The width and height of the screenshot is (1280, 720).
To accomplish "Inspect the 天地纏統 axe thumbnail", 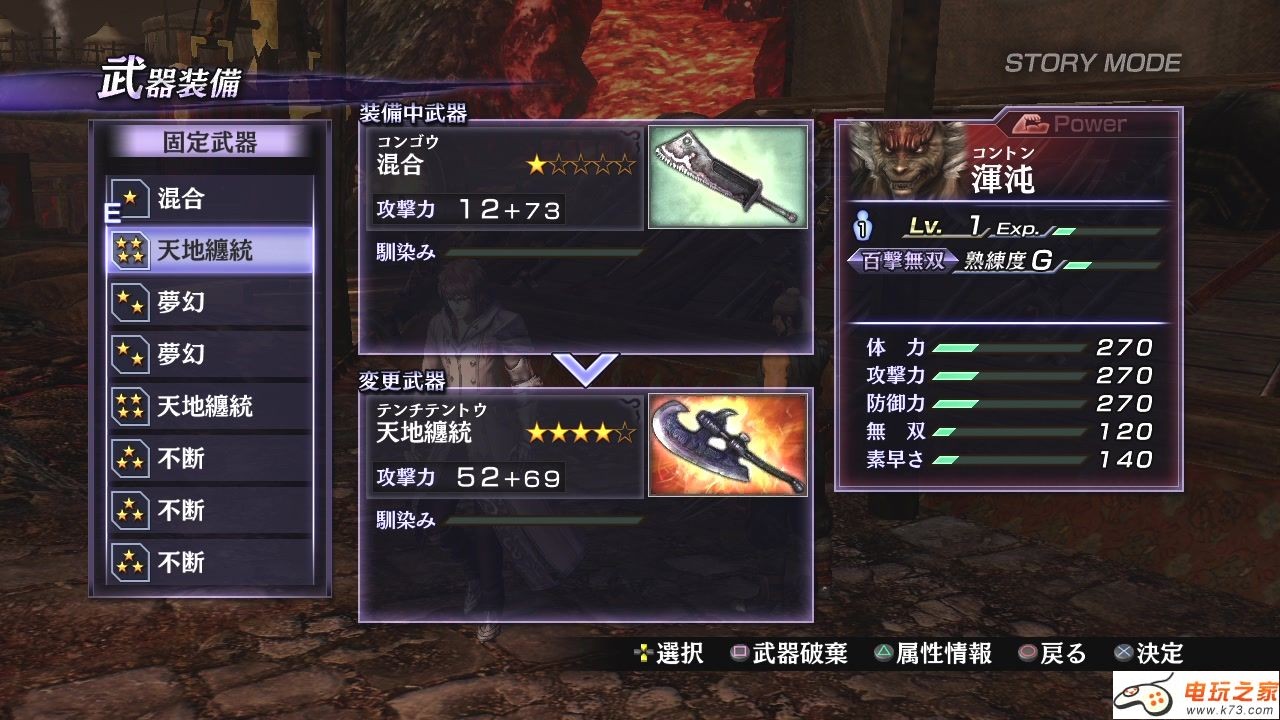I will tap(727, 444).
